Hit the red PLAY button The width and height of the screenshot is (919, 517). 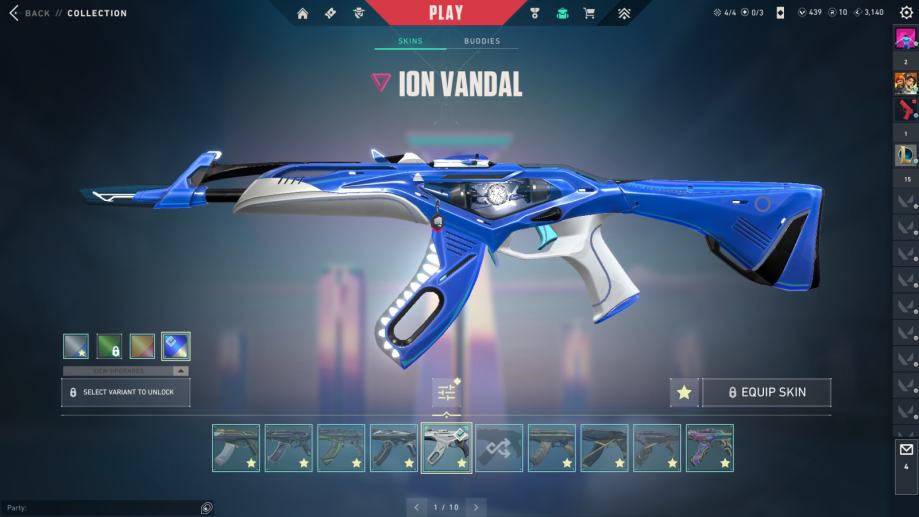click(x=446, y=13)
